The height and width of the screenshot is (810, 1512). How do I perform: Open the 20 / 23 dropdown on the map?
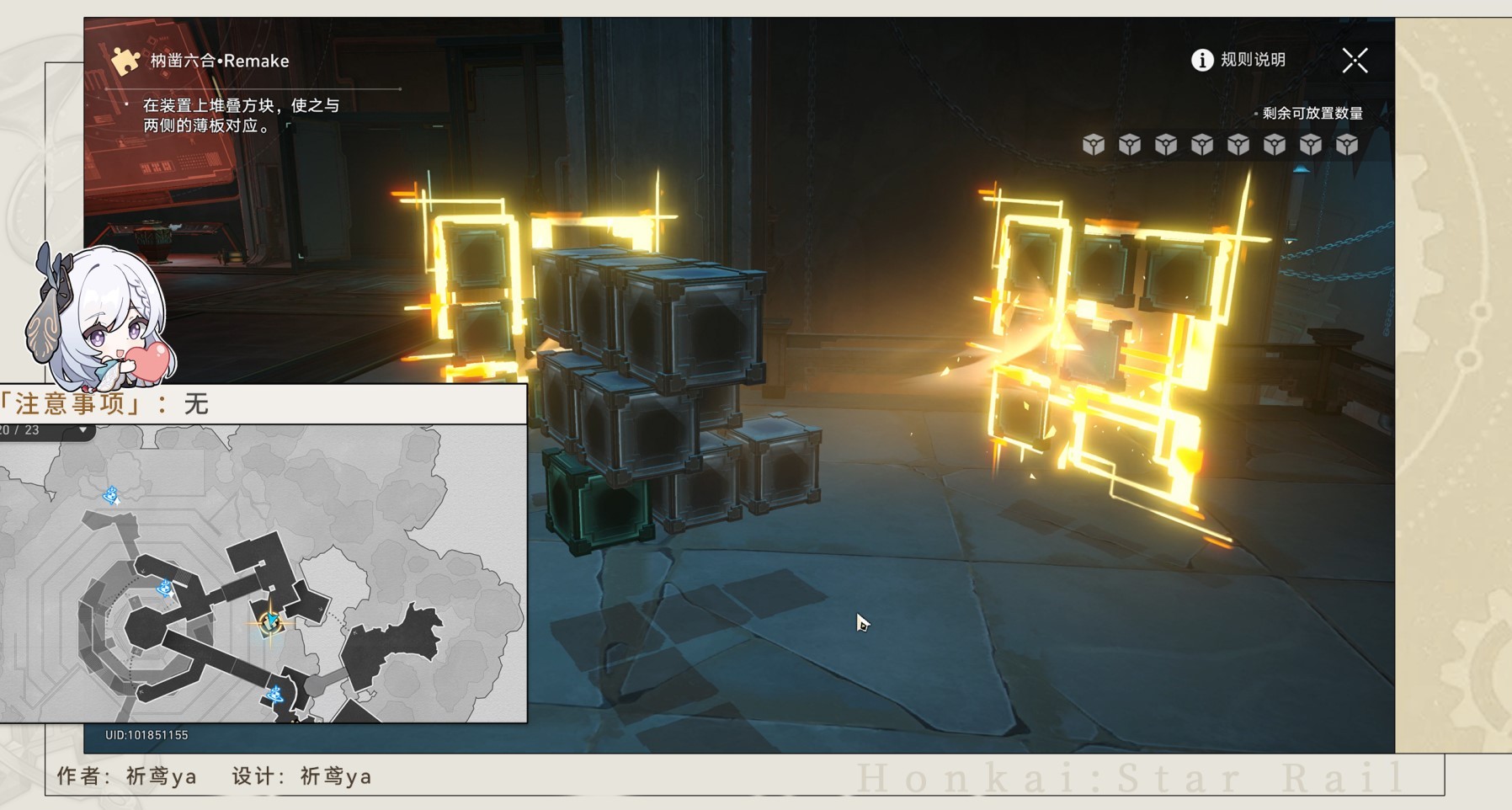click(x=83, y=430)
